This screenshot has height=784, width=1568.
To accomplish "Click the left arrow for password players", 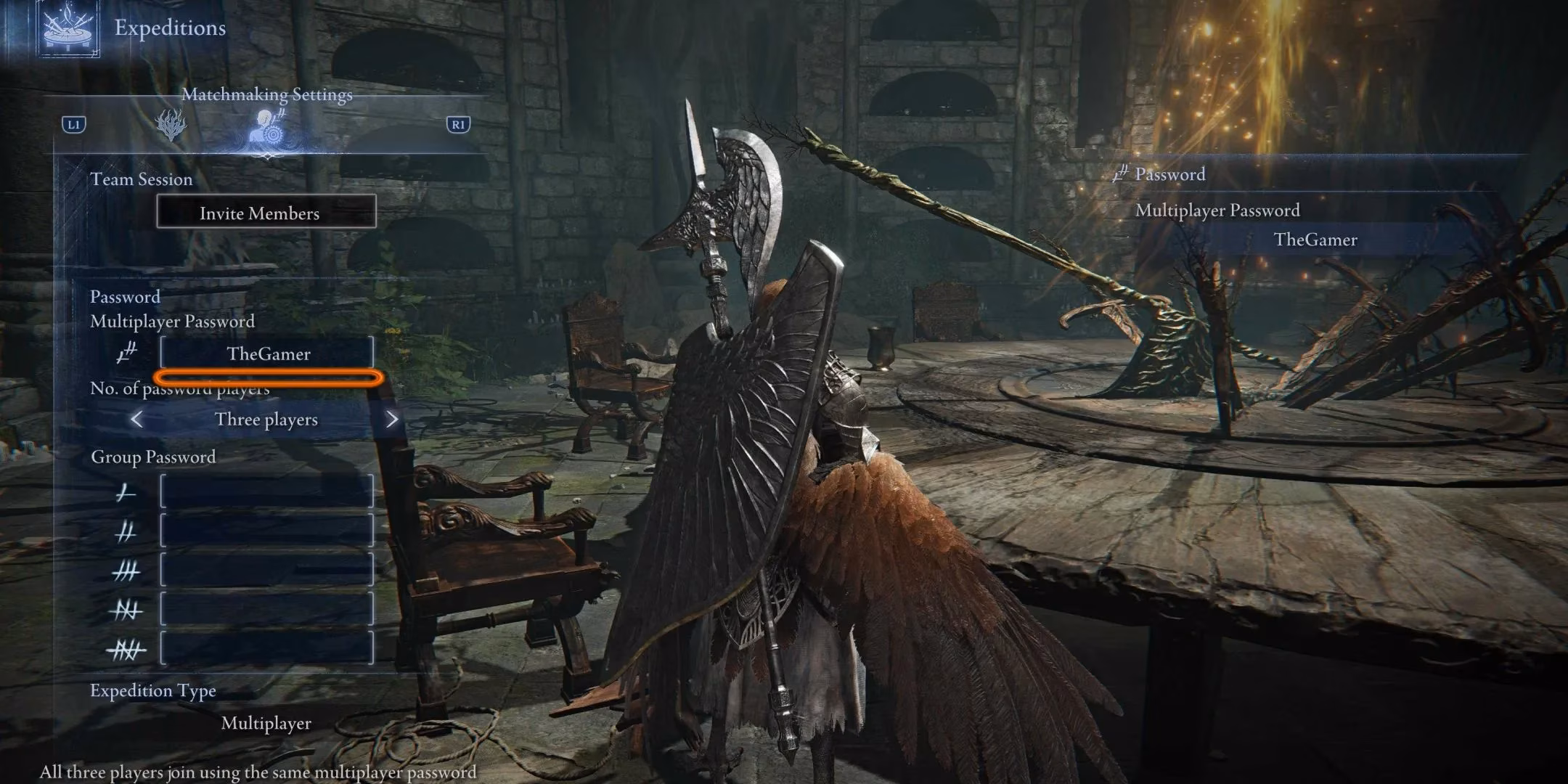I will 139,419.
